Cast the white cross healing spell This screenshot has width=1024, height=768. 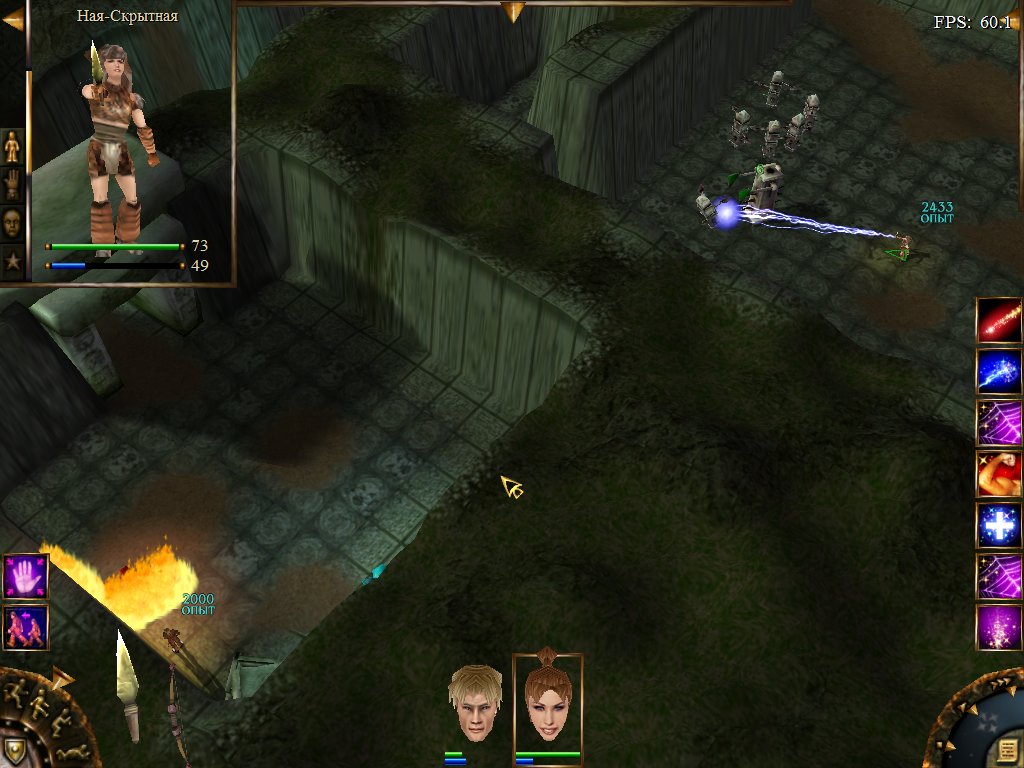click(x=999, y=525)
